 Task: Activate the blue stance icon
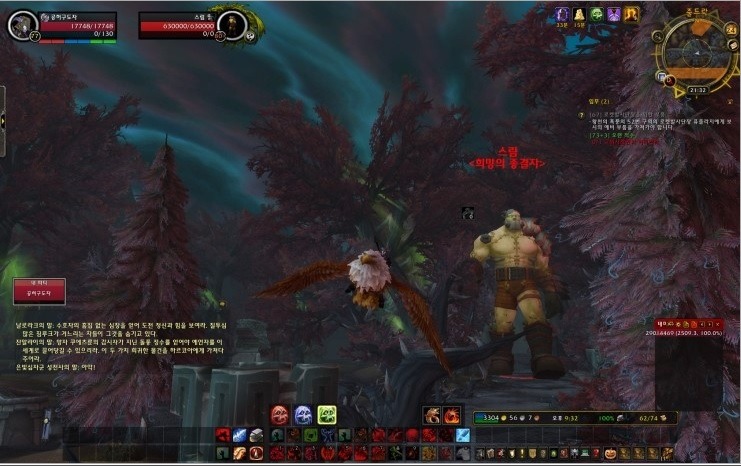(x=303, y=415)
